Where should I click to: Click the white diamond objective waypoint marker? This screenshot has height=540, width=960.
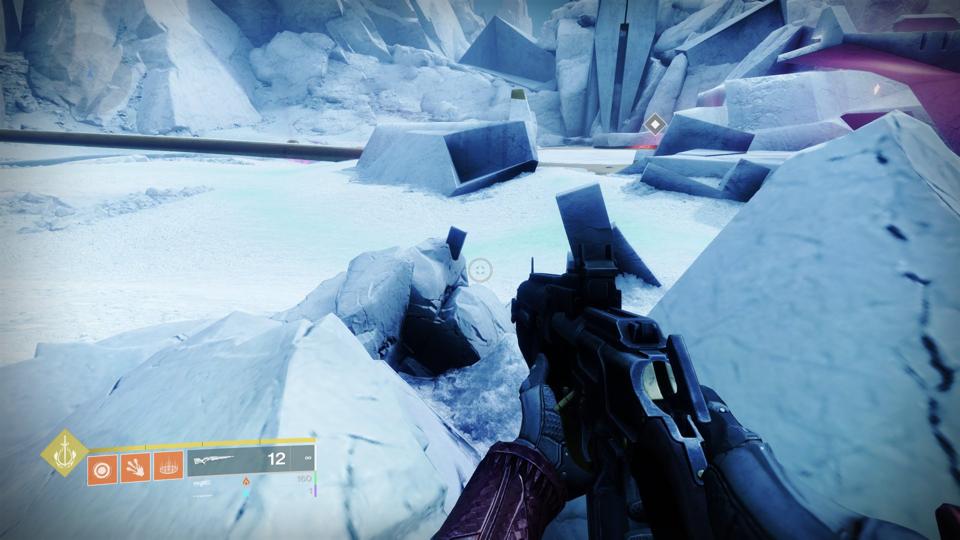(655, 124)
